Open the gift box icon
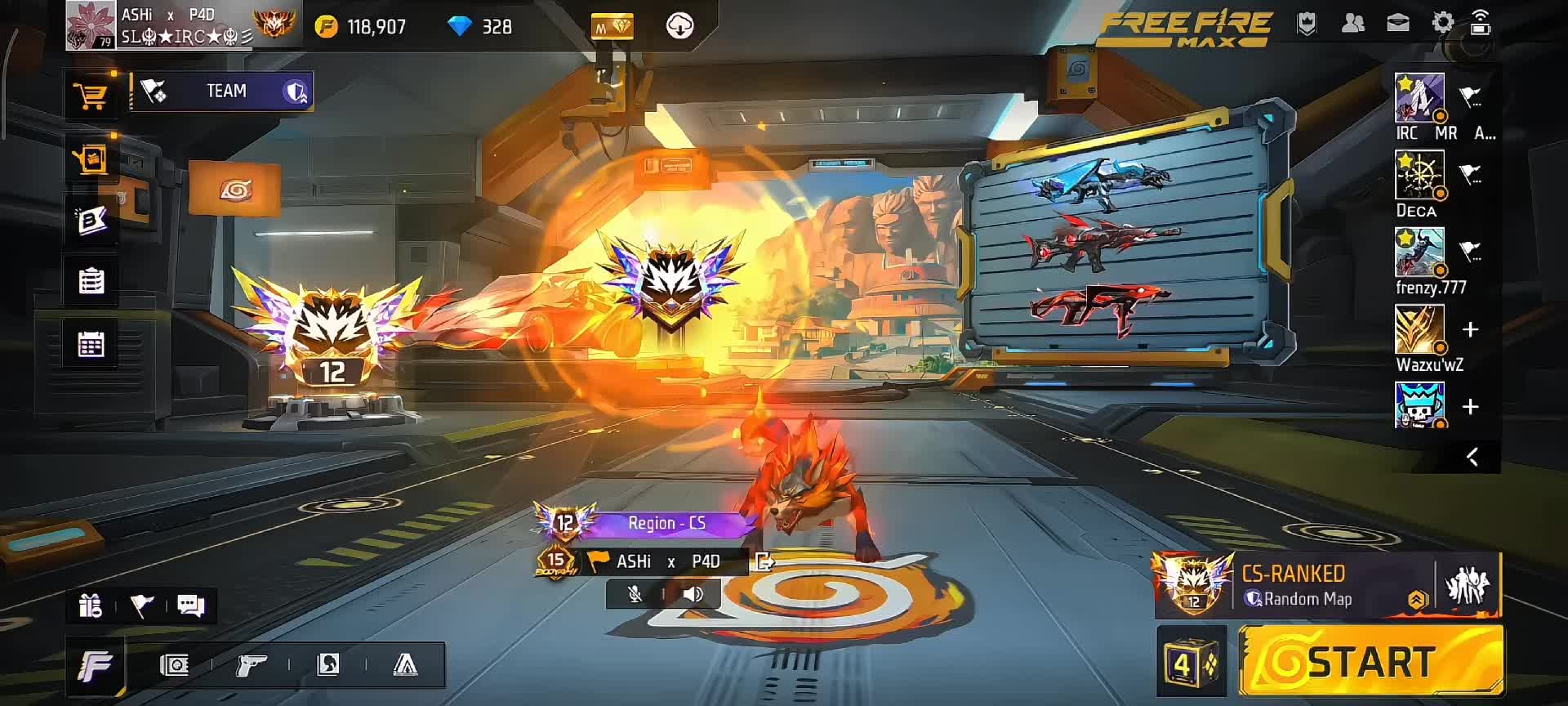The image size is (1568, 706). [x=91, y=605]
